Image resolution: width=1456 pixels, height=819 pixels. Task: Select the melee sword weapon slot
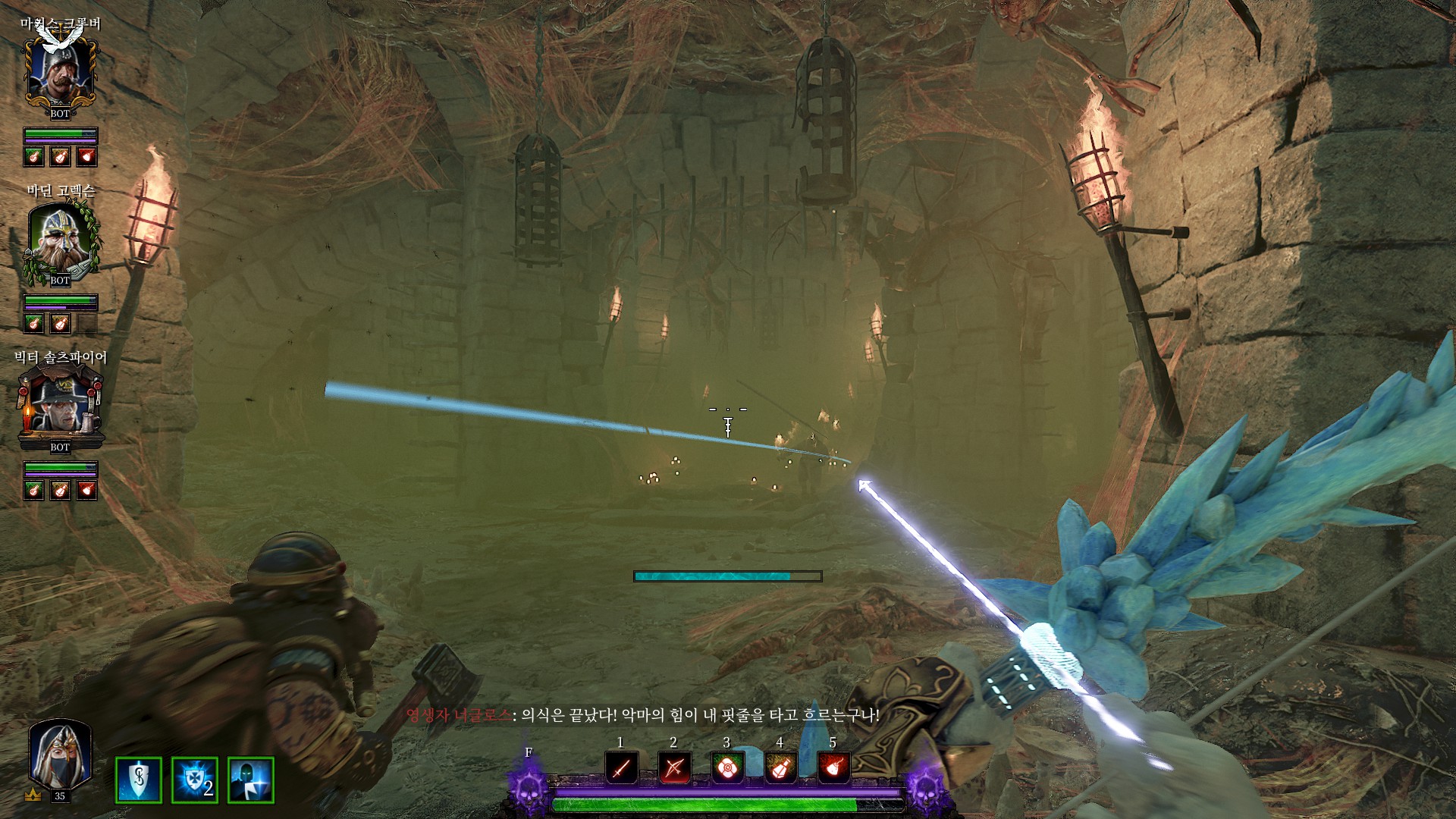pos(621,768)
